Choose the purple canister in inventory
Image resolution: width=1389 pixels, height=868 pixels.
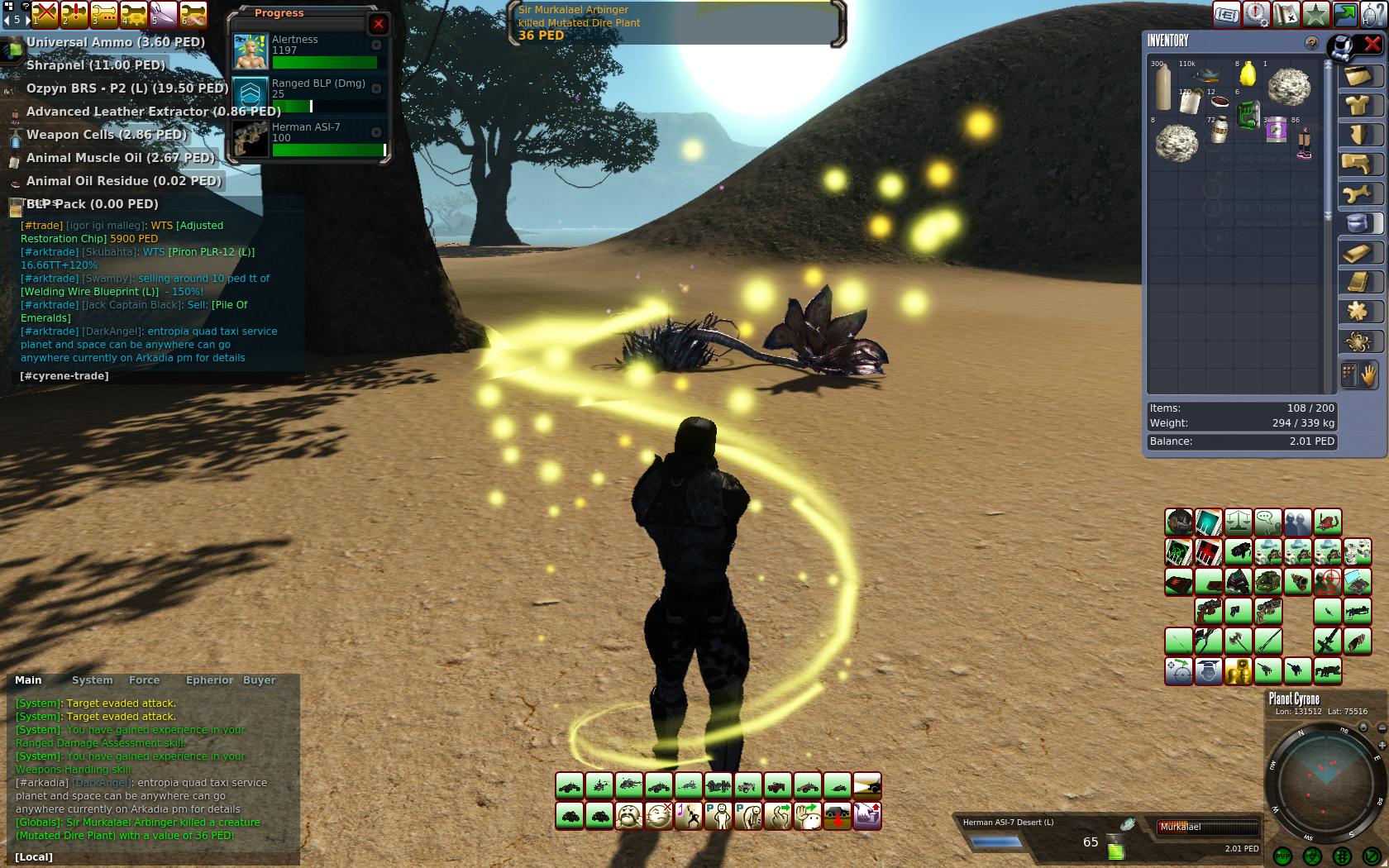[x=1277, y=130]
